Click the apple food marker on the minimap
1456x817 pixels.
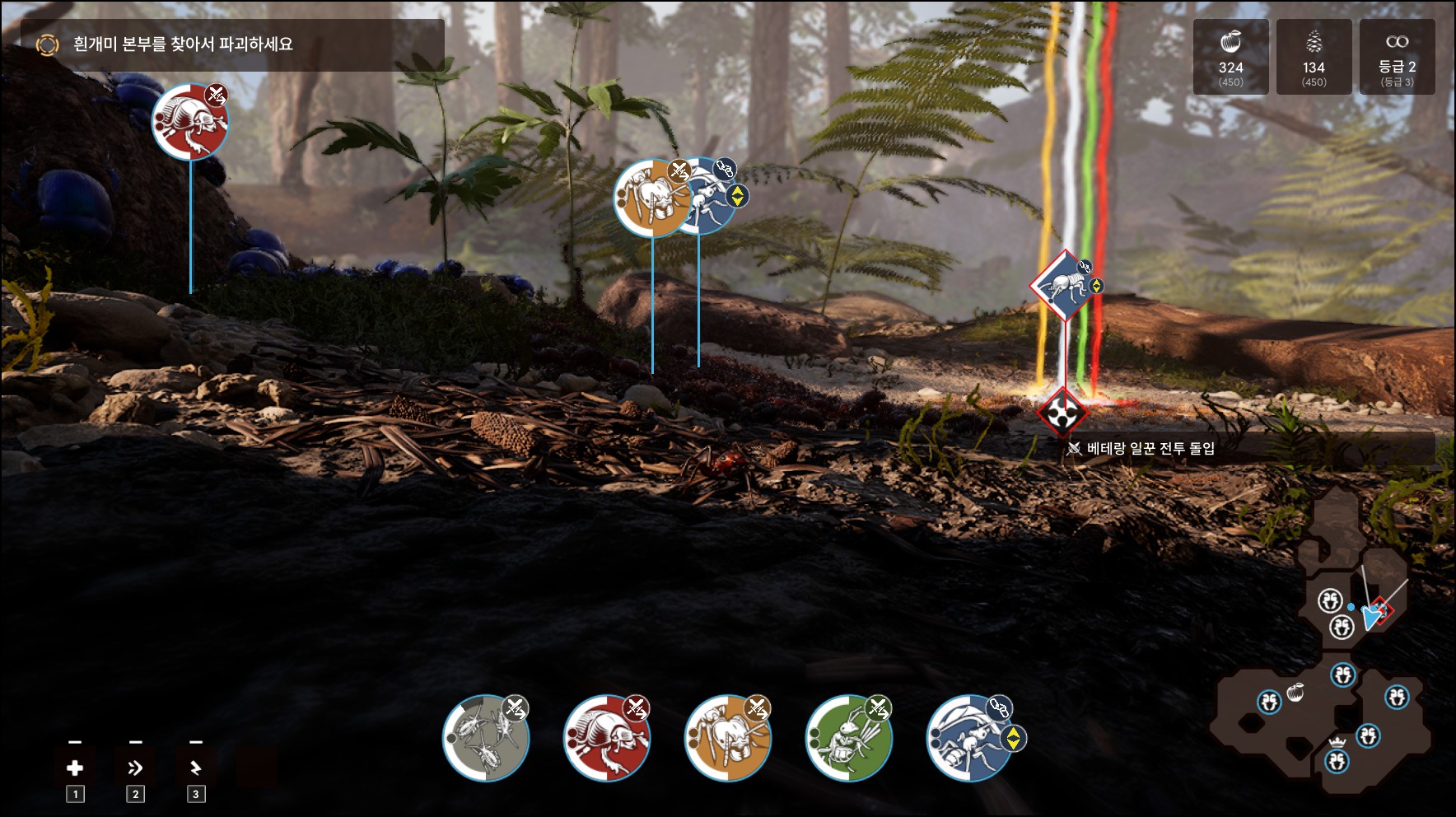1295,693
